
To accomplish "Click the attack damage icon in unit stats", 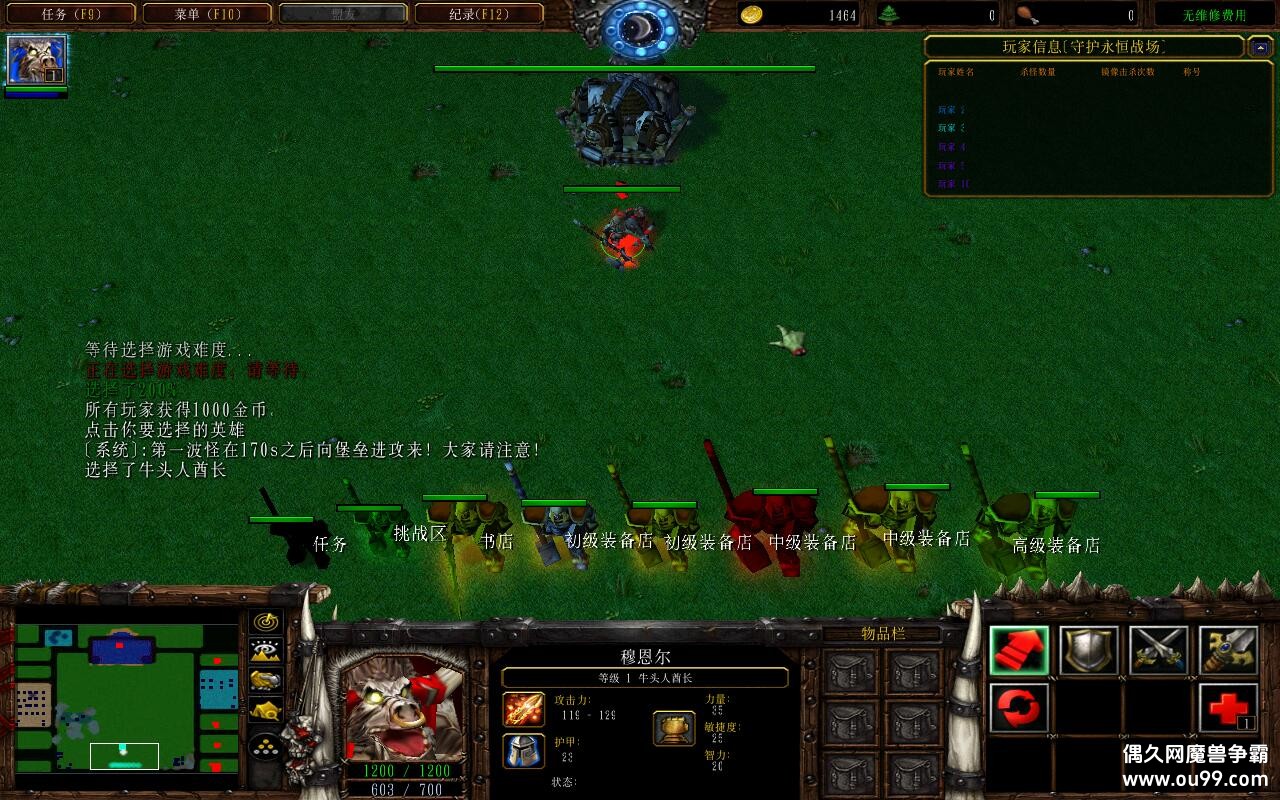I will pos(523,709).
